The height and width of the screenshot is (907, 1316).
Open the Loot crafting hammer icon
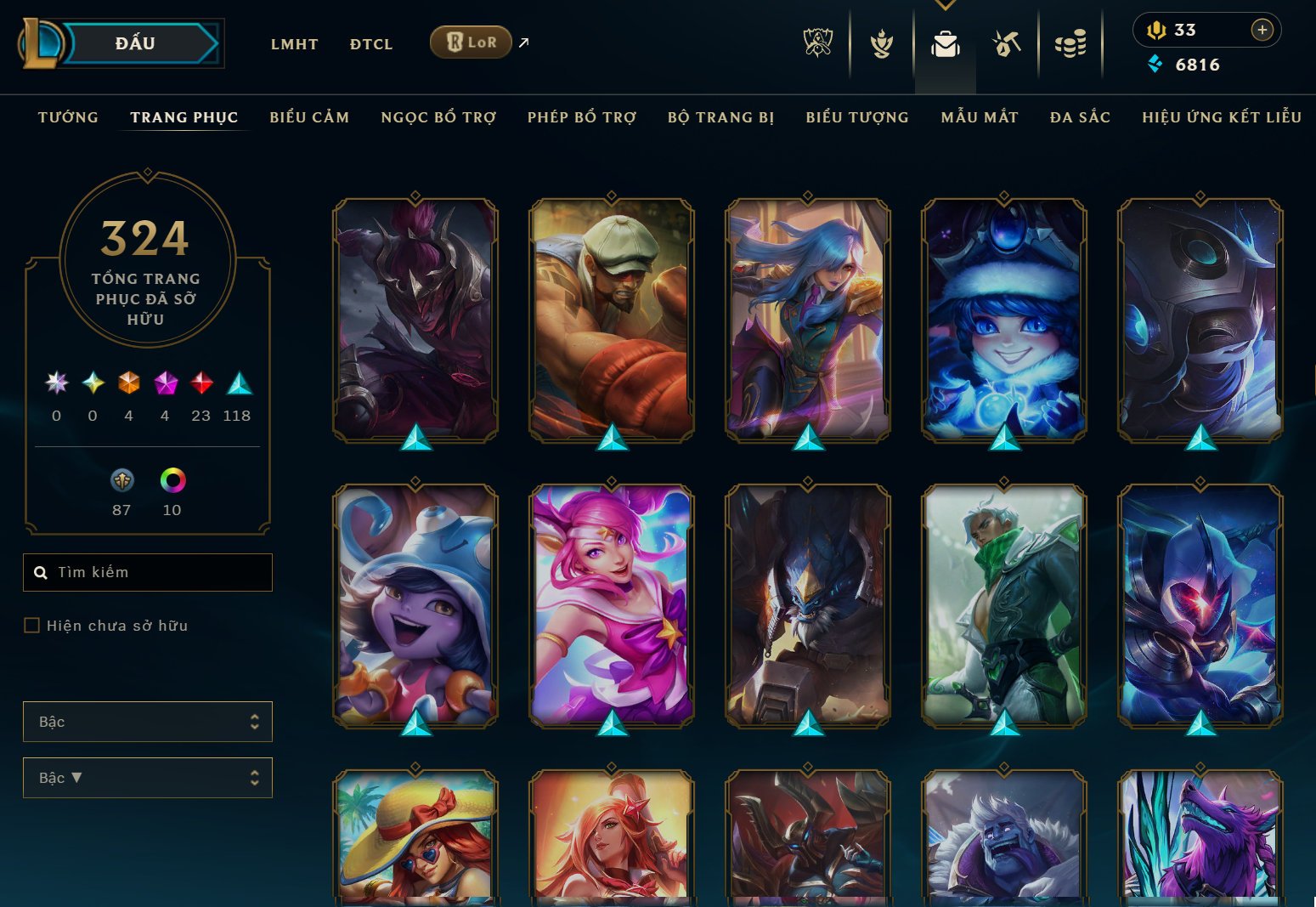coord(1006,43)
